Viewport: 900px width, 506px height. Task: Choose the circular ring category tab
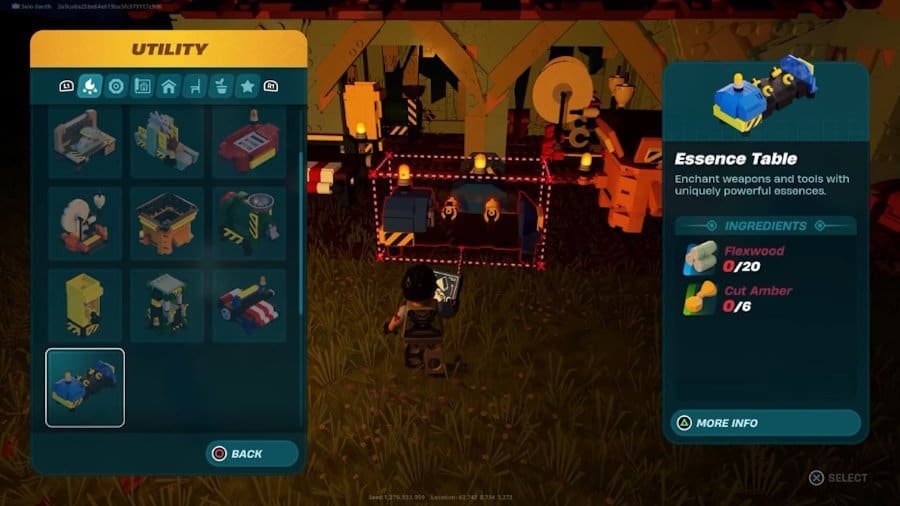click(x=116, y=86)
